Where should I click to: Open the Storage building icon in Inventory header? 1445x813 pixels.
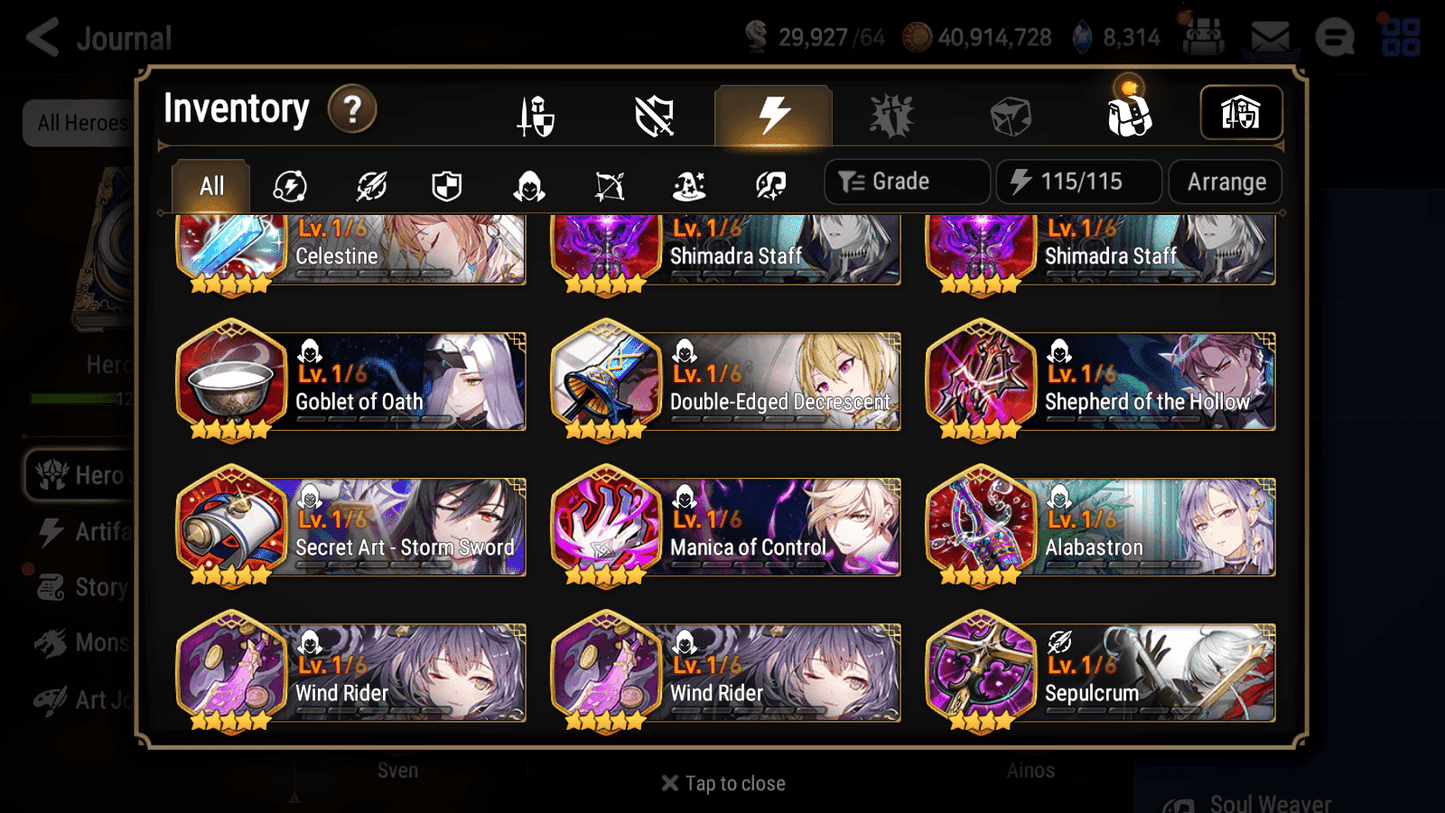coord(1241,113)
